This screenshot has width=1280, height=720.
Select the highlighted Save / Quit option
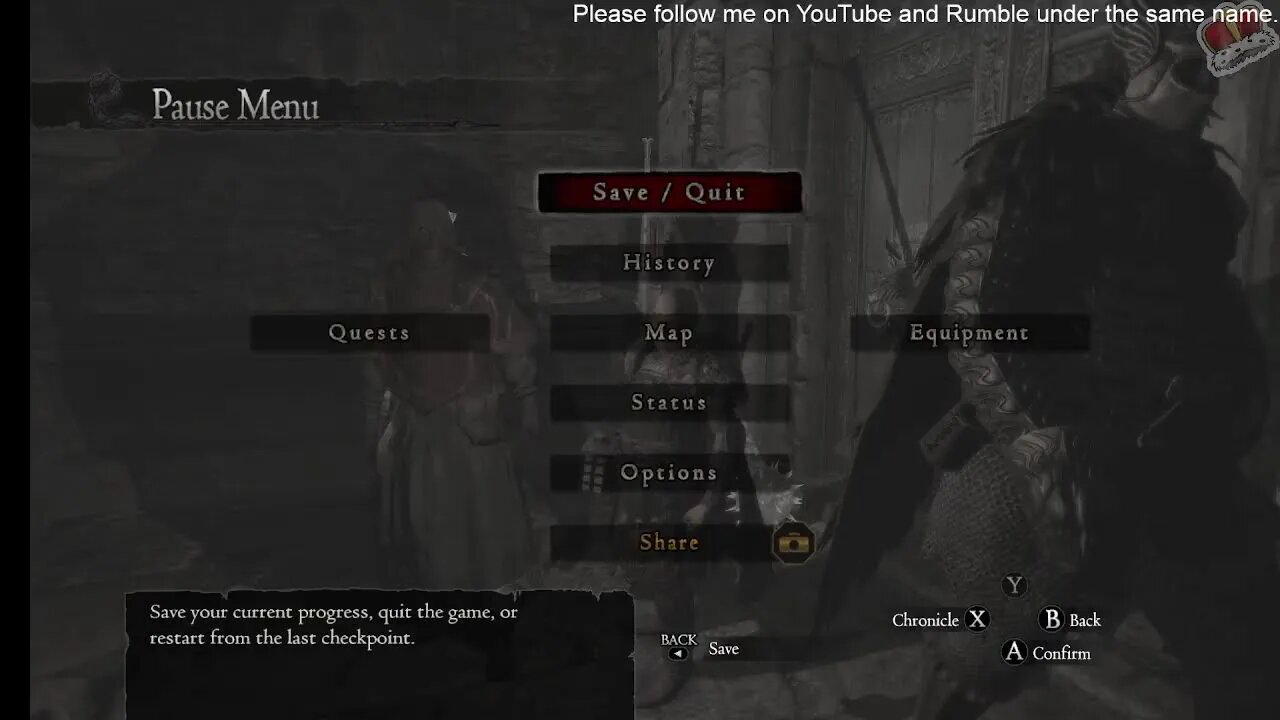670,192
